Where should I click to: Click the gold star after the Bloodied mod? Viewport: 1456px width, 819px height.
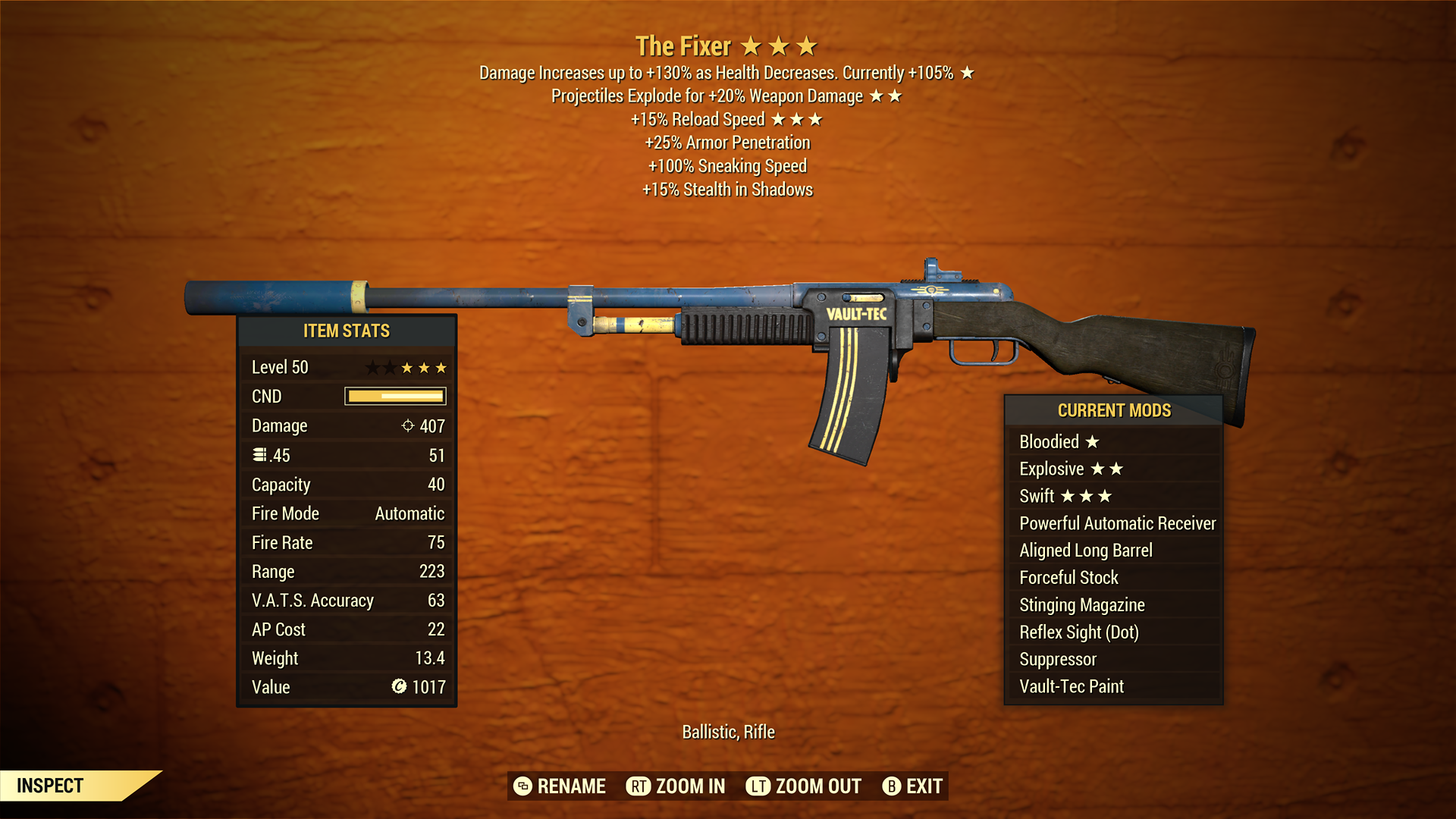tap(1090, 441)
